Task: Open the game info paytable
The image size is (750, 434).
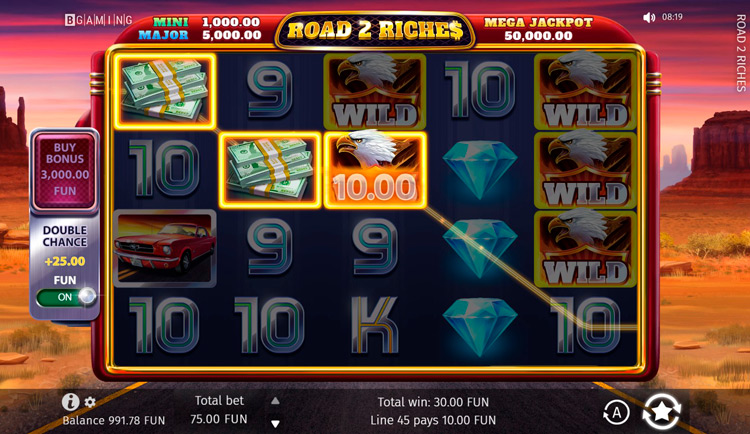Action: click(70, 402)
